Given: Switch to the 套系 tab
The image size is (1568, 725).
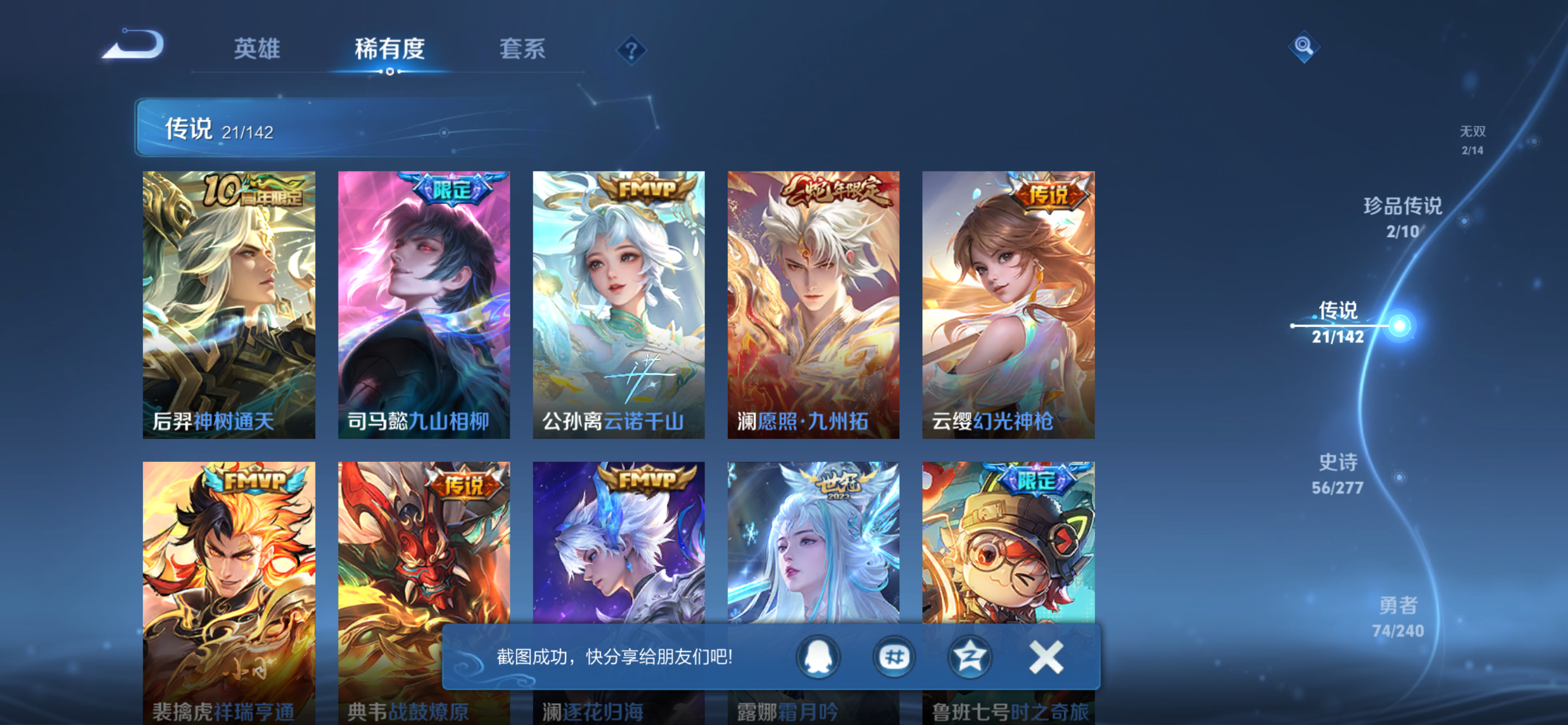Looking at the screenshot, I should 522,50.
